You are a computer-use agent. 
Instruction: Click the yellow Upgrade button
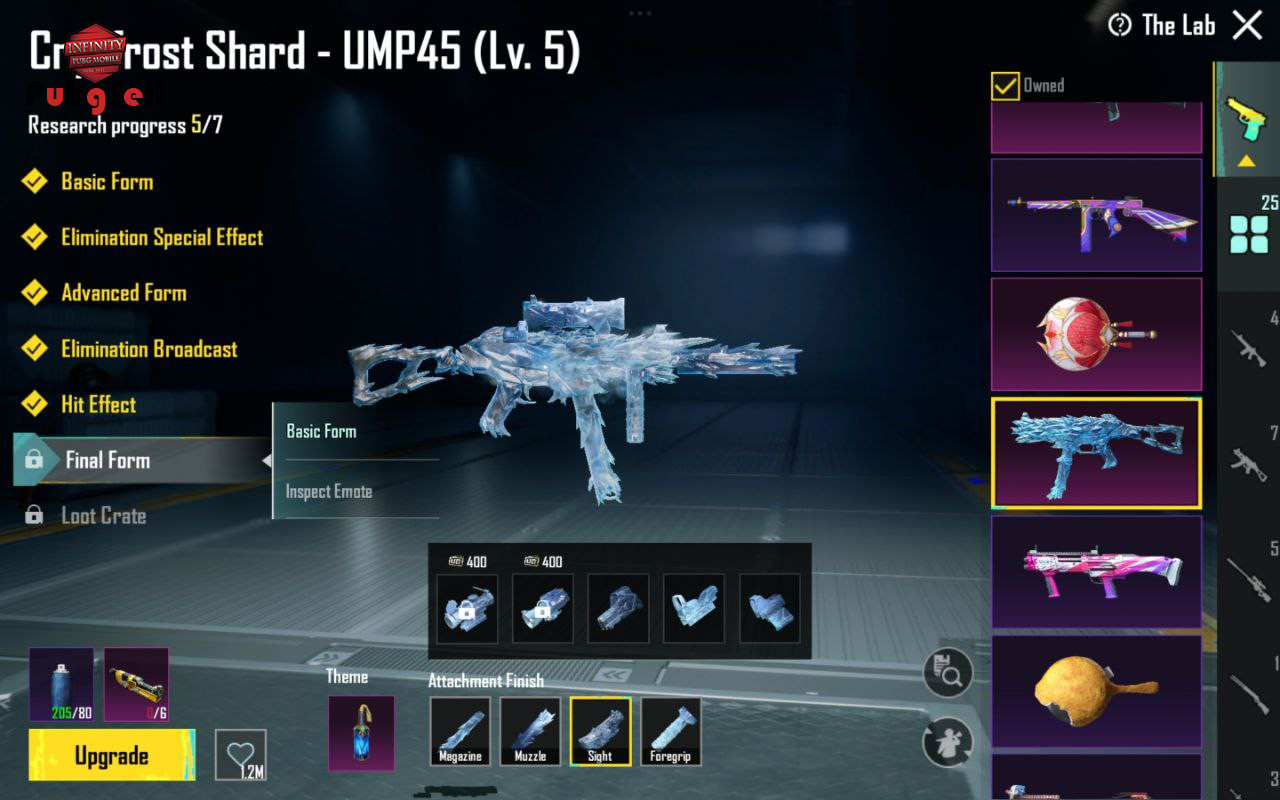(x=112, y=755)
